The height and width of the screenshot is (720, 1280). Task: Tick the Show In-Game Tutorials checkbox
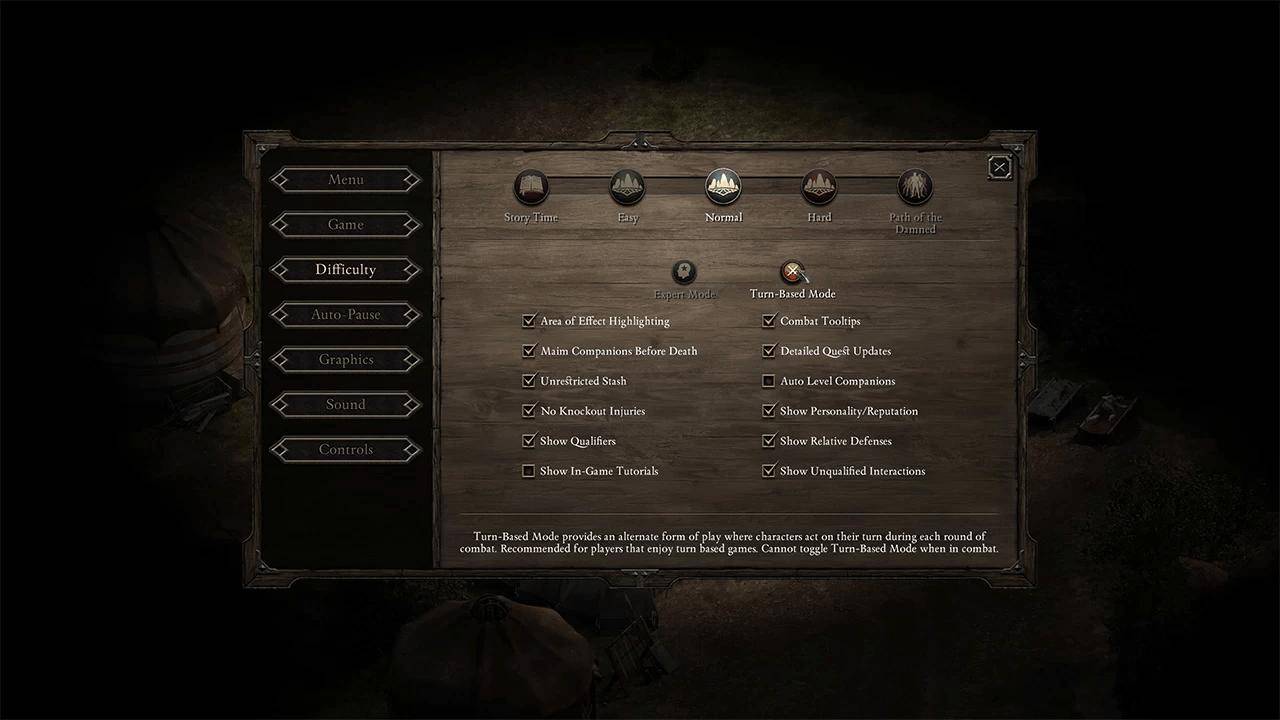(x=529, y=471)
